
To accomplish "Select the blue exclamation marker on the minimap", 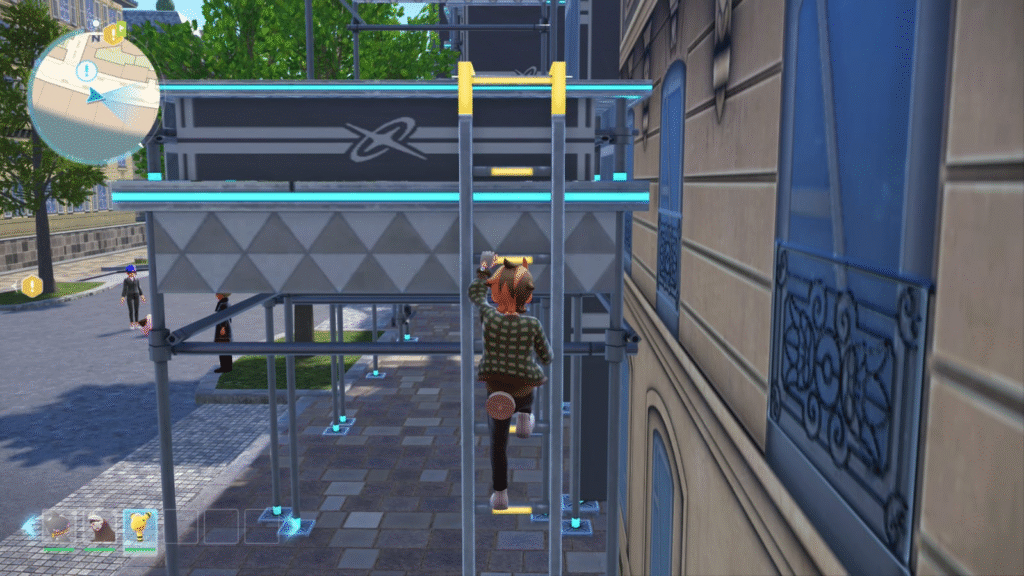I will (86, 71).
